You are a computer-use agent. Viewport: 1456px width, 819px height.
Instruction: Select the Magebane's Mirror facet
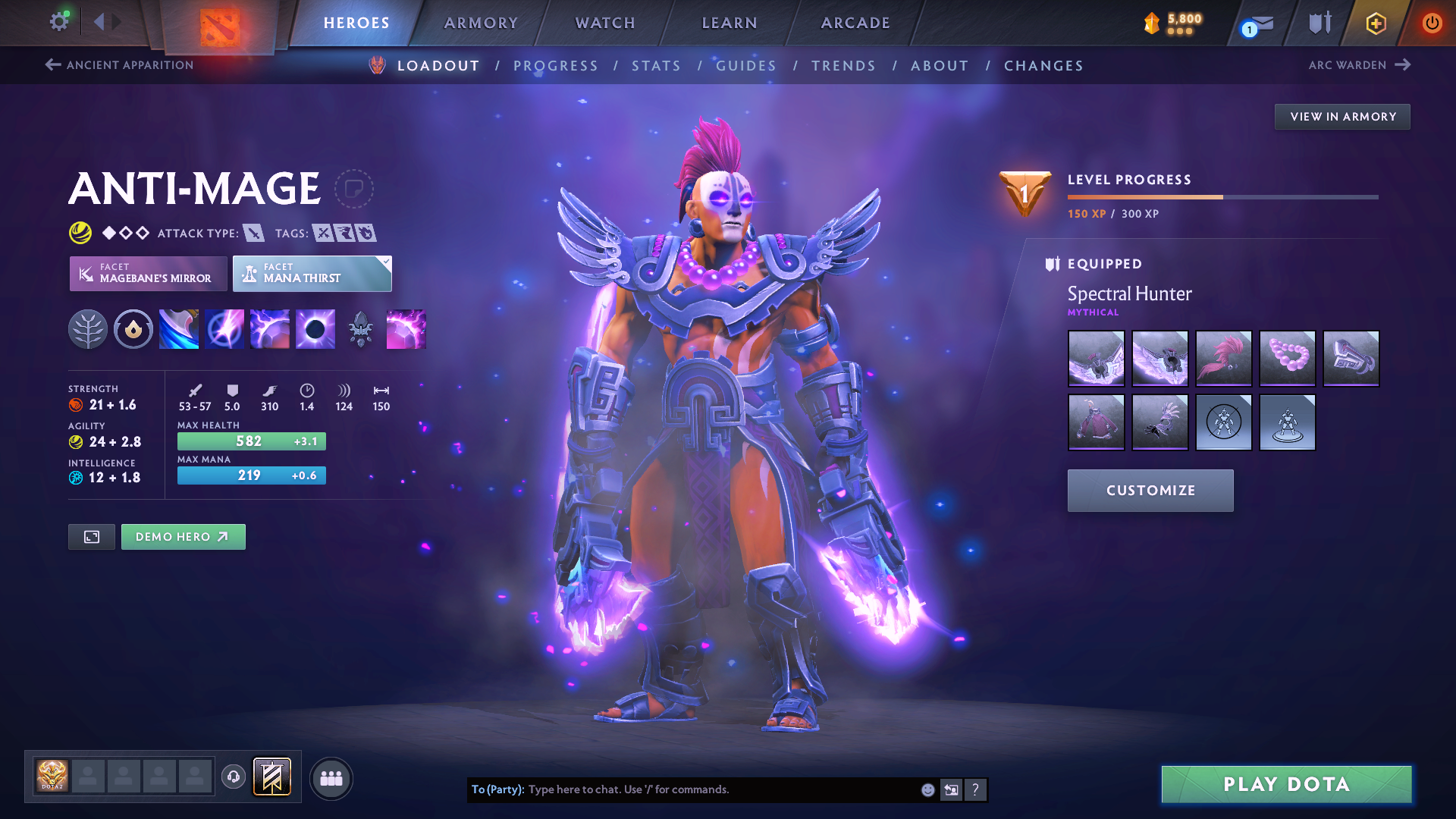tap(149, 273)
